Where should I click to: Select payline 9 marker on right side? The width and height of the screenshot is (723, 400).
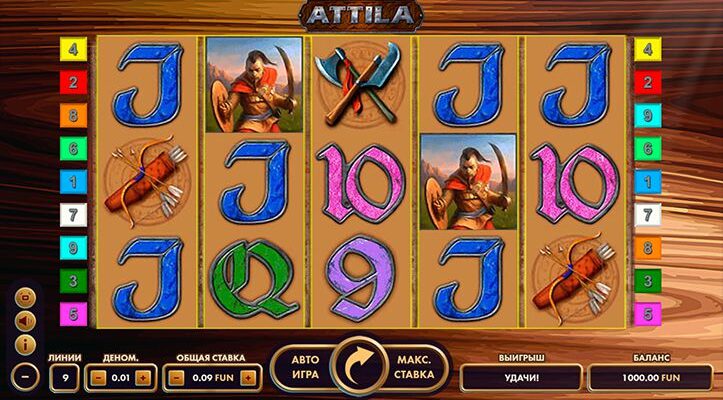point(648,115)
